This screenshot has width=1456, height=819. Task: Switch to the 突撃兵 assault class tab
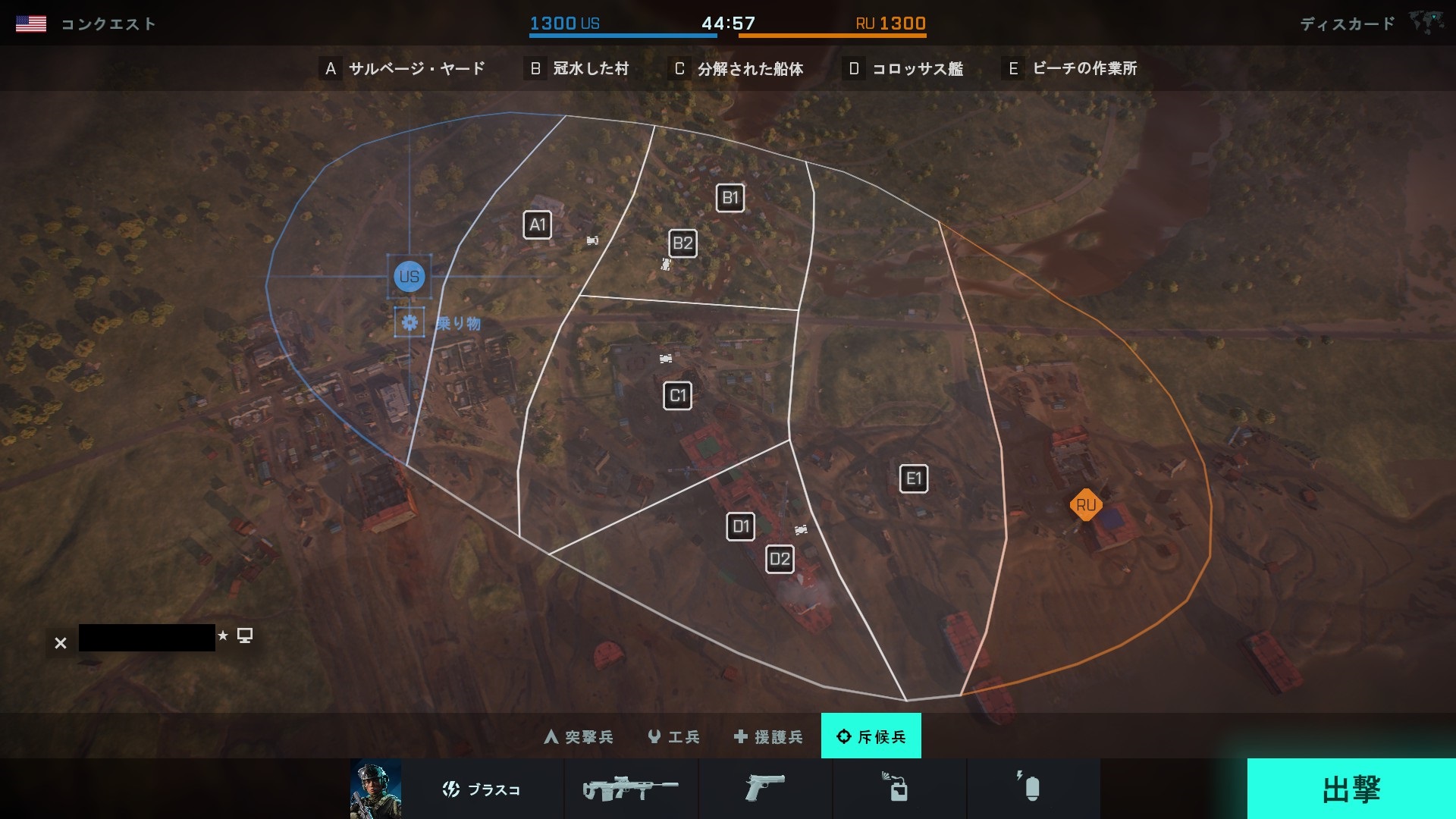coord(579,736)
